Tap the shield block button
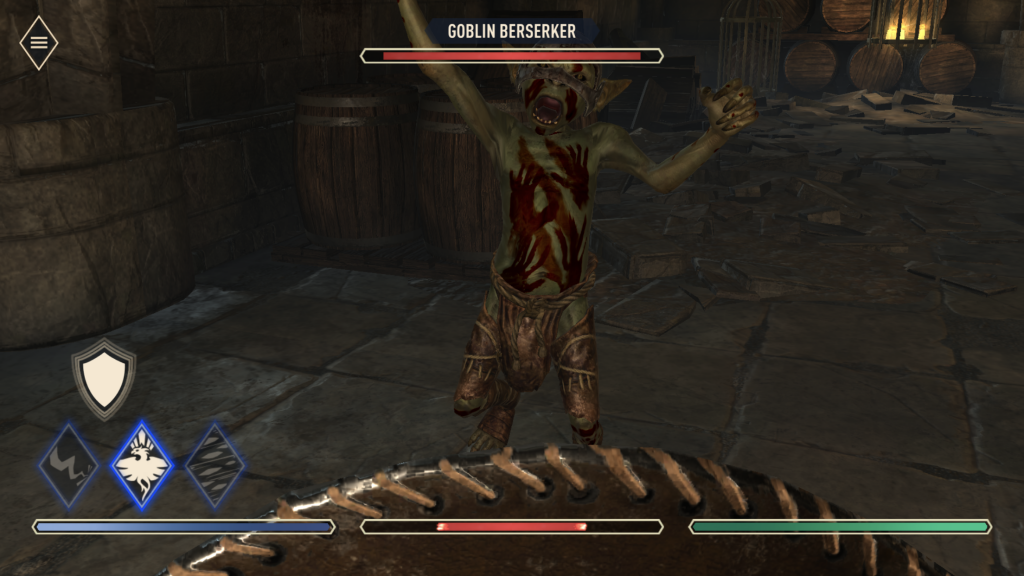 [x=103, y=379]
